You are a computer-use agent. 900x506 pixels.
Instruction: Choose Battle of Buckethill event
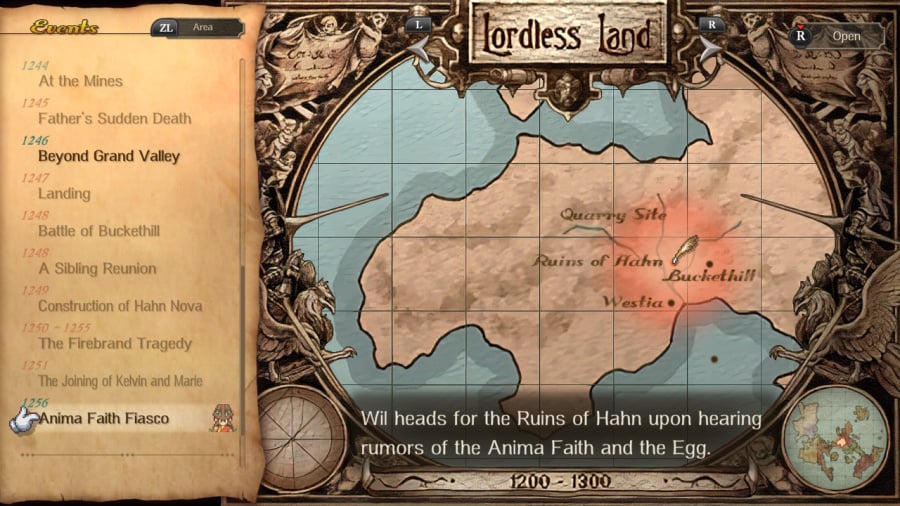coord(98,231)
